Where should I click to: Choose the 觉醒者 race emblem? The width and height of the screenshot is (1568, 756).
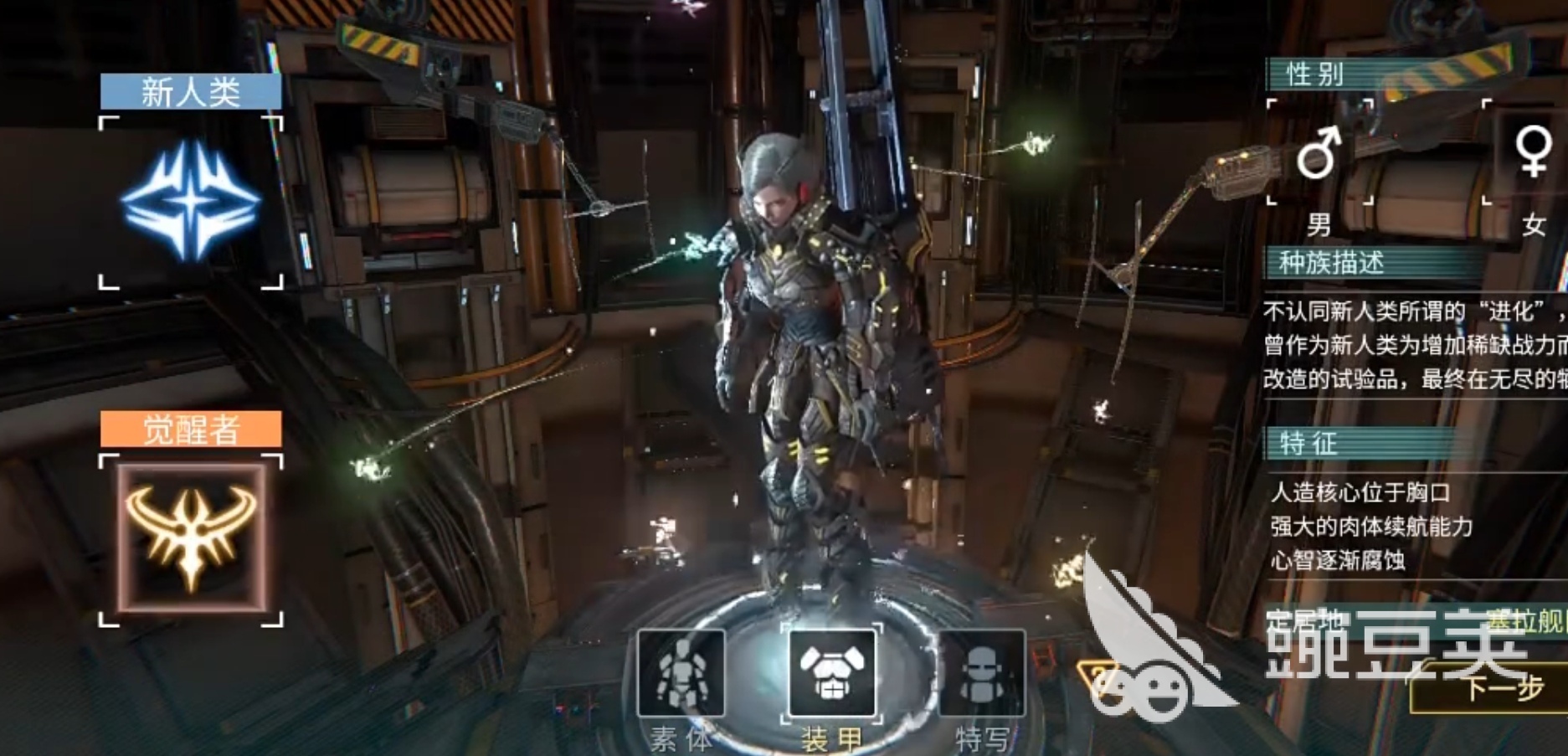[x=191, y=538]
